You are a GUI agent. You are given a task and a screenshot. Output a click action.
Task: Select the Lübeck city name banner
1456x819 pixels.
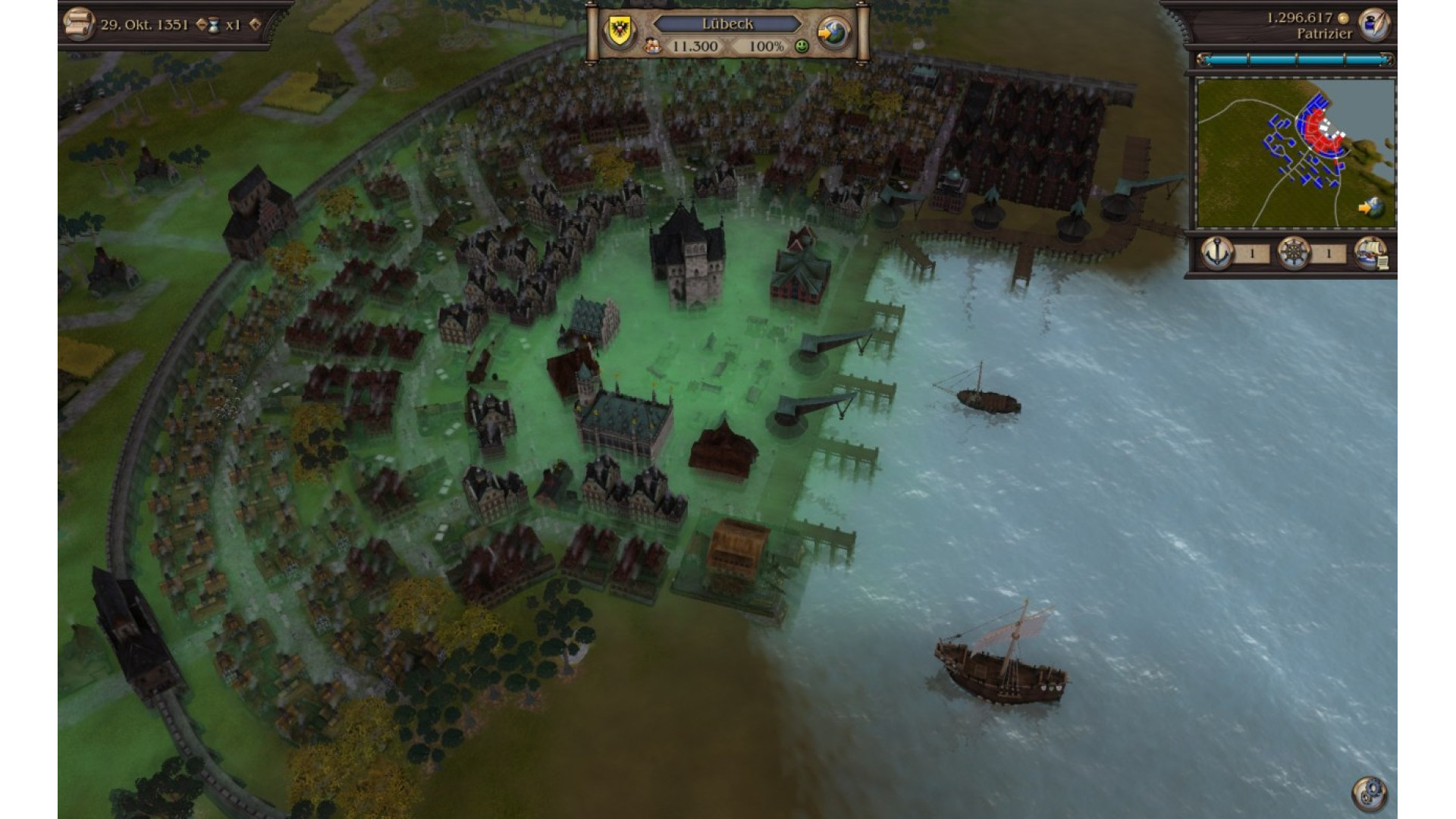point(726,24)
